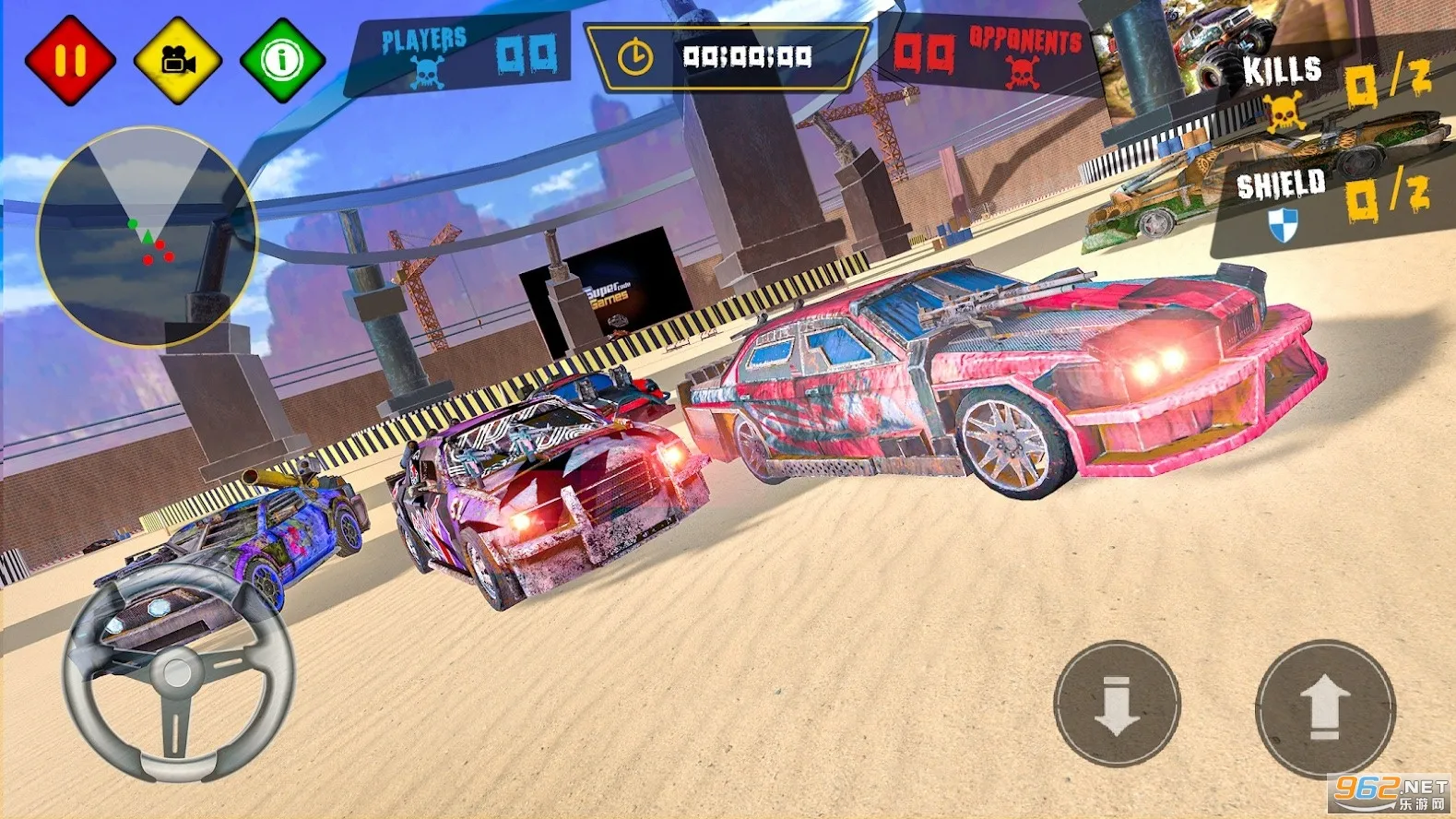Screen dimensions: 1456x819
Task: Switch camera angle with the camcorder toggle
Action: [180, 58]
